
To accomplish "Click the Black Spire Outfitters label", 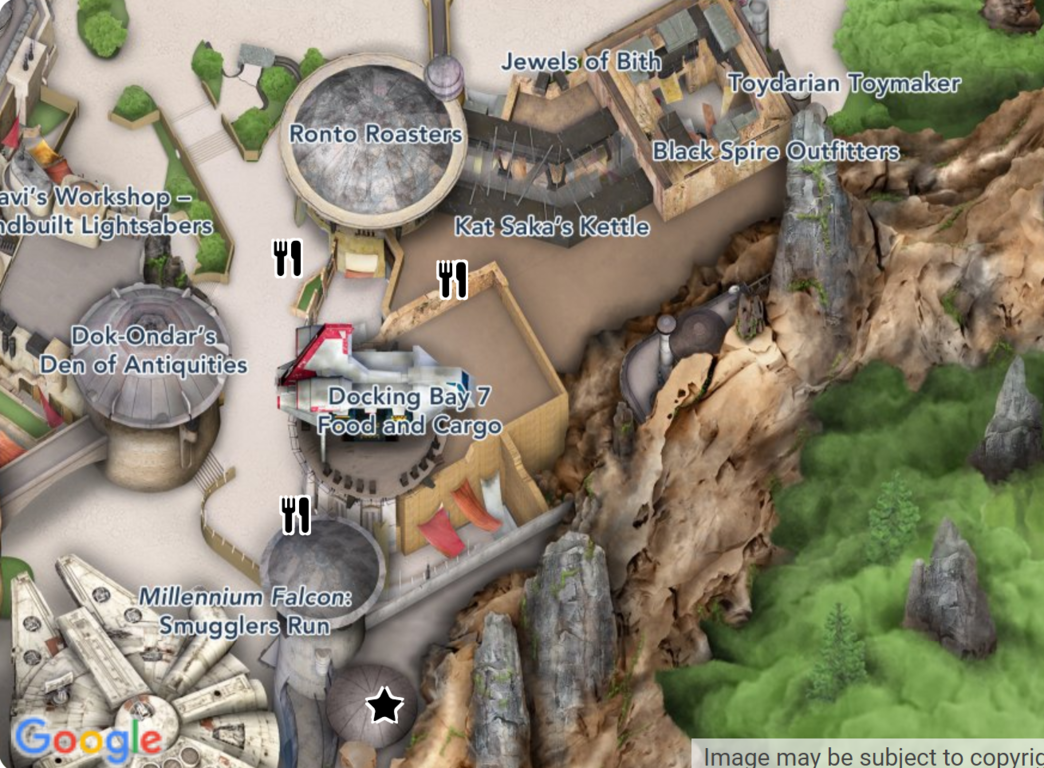I will tap(776, 152).
